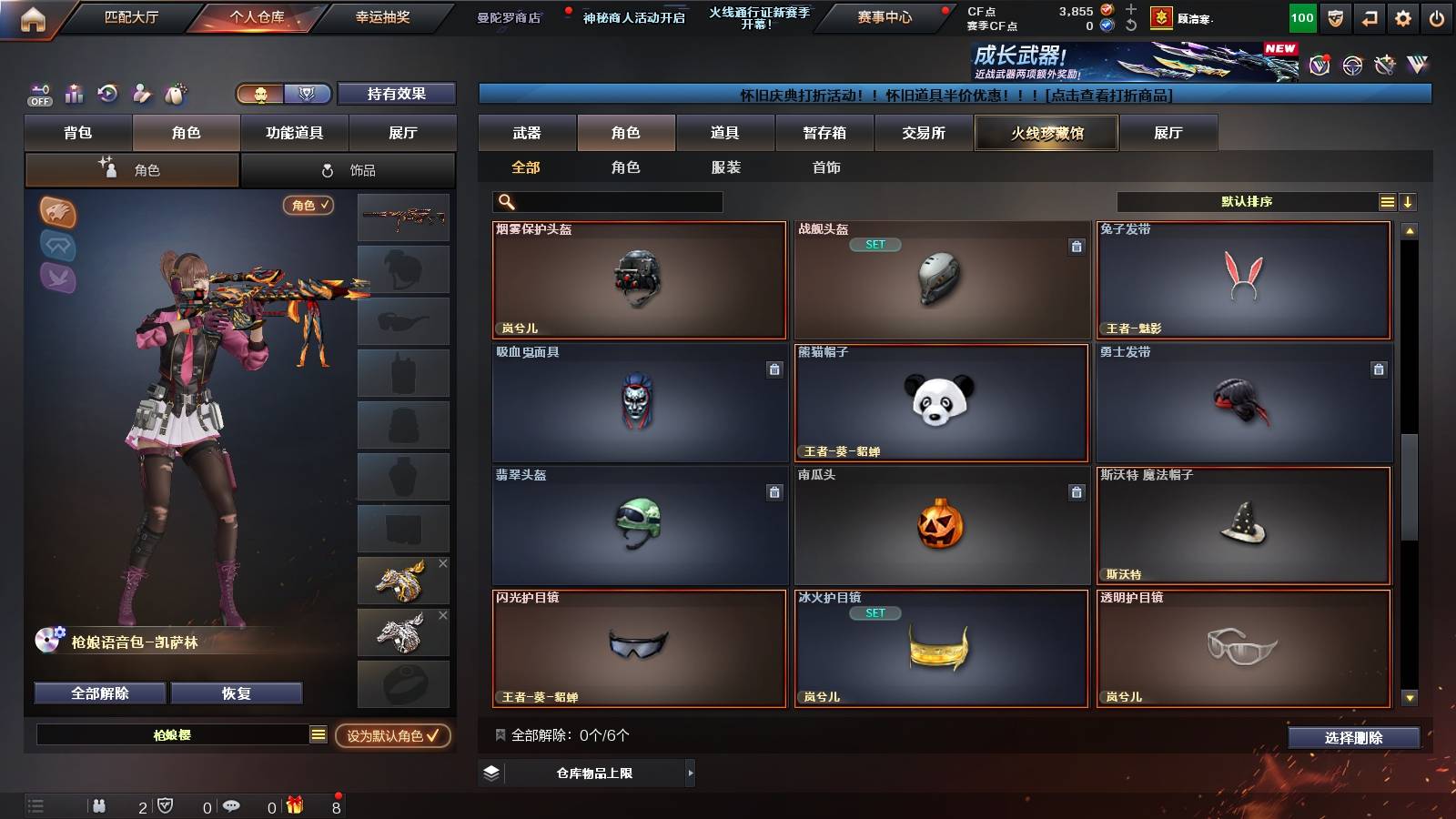Toggle the OFF key switch at top left

[x=38, y=94]
